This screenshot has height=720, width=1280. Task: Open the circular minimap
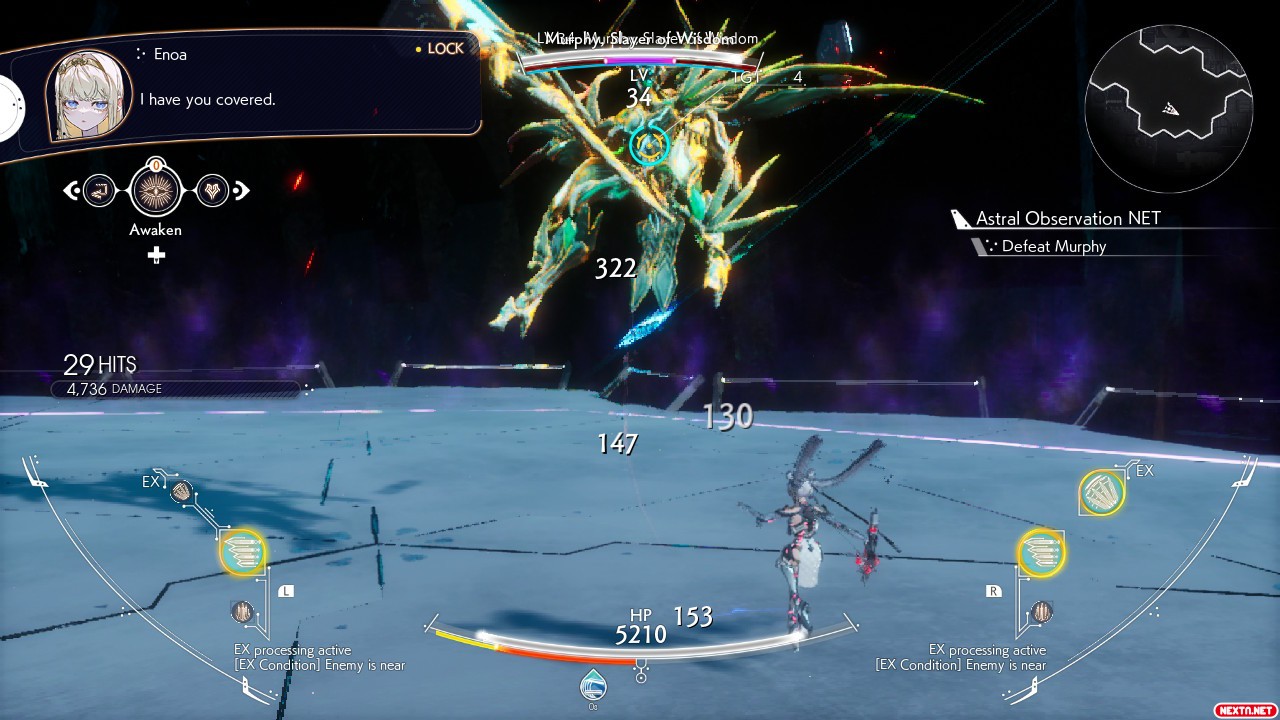pyautogui.click(x=1168, y=108)
